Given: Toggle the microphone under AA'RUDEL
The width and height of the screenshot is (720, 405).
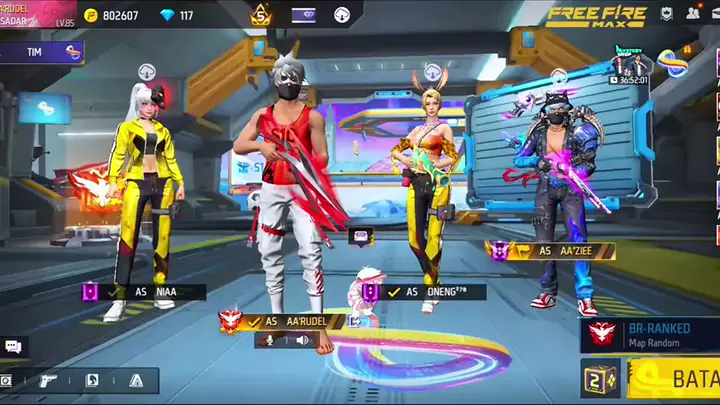Looking at the screenshot, I should tap(268, 340).
